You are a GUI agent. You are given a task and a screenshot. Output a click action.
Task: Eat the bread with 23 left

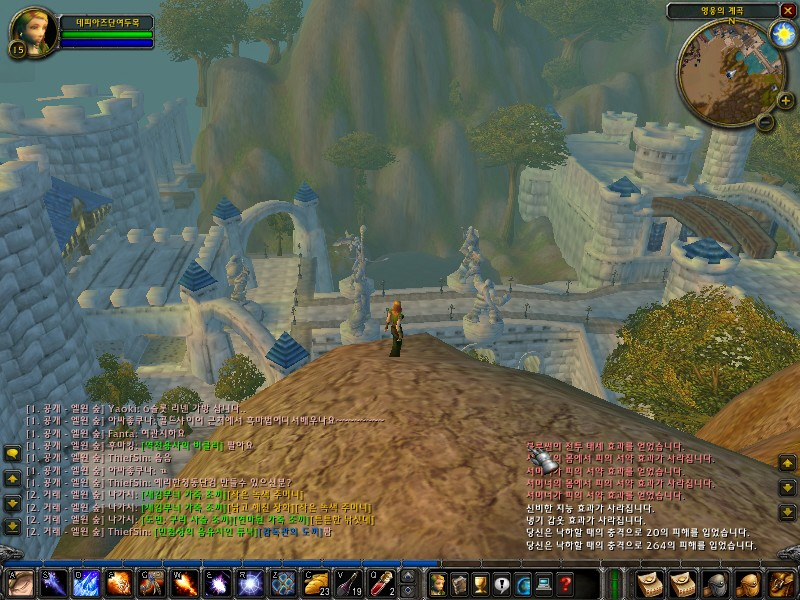(x=317, y=582)
